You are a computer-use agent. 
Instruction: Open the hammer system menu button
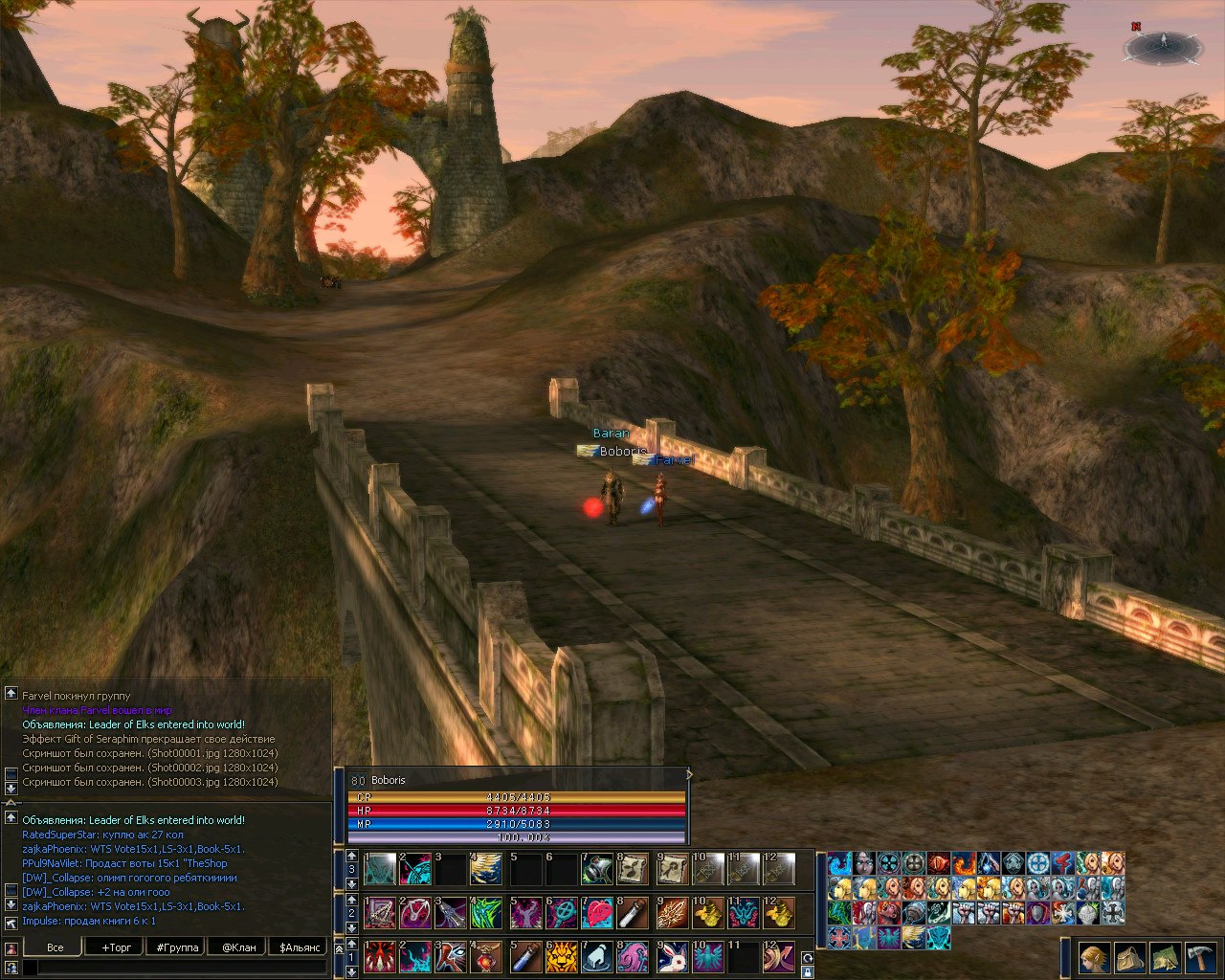tap(1200, 958)
